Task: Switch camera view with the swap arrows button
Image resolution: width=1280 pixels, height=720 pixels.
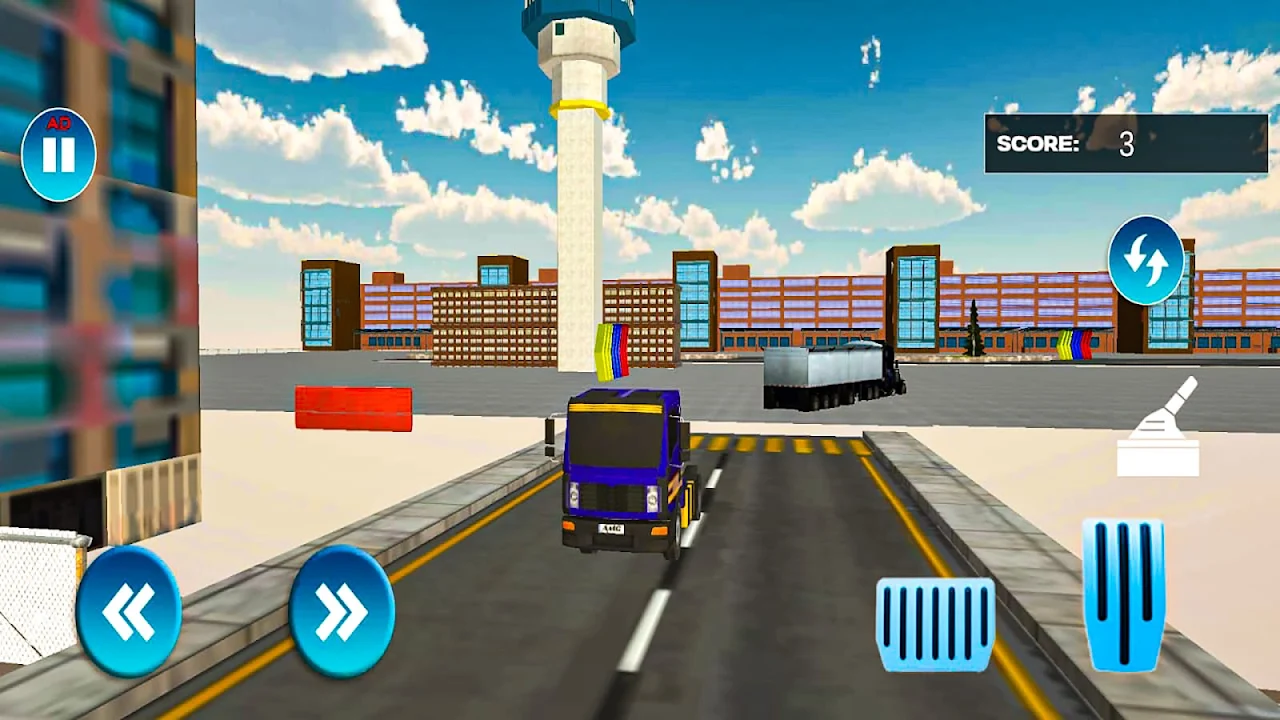Action: (1145, 260)
